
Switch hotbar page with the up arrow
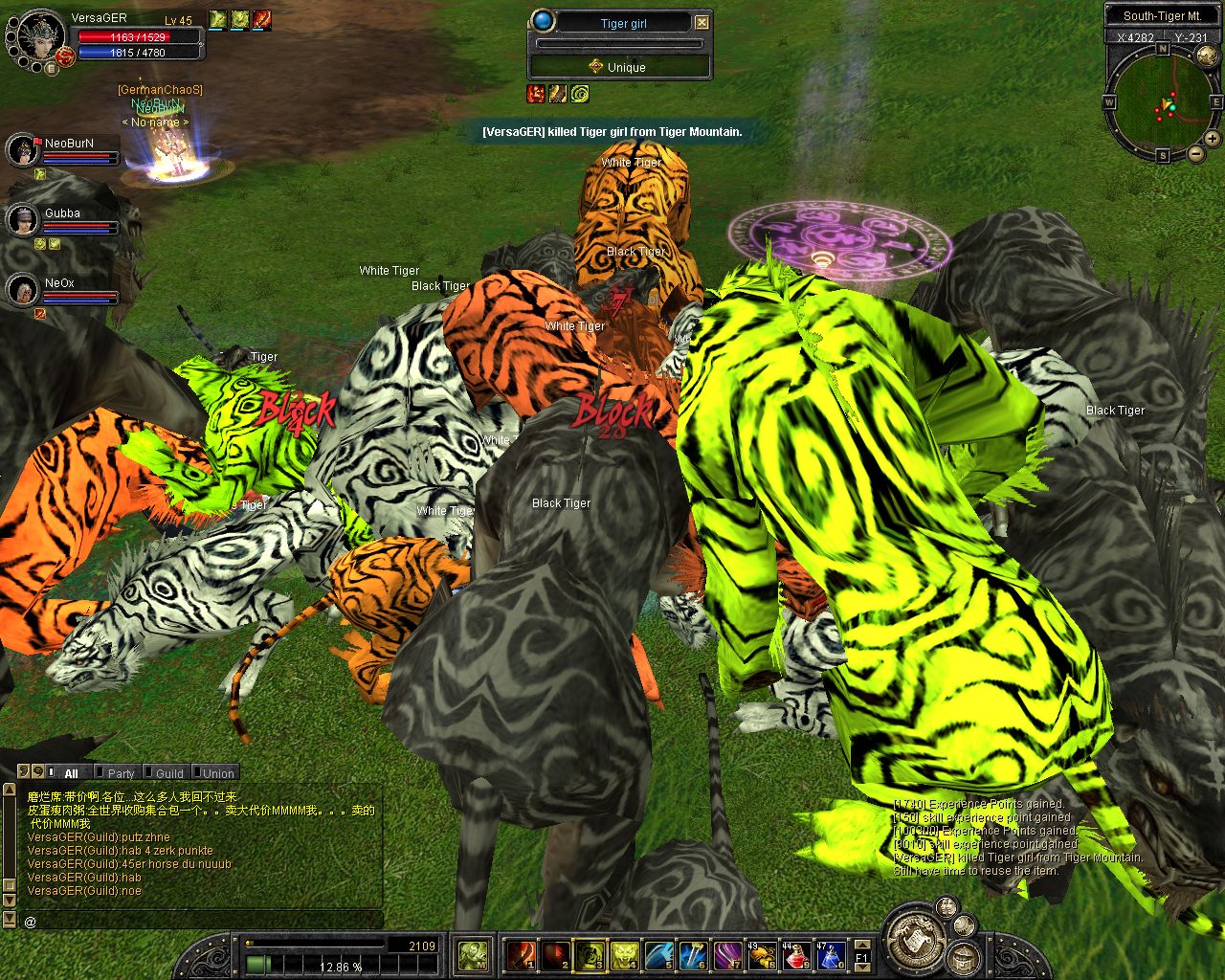[862, 946]
